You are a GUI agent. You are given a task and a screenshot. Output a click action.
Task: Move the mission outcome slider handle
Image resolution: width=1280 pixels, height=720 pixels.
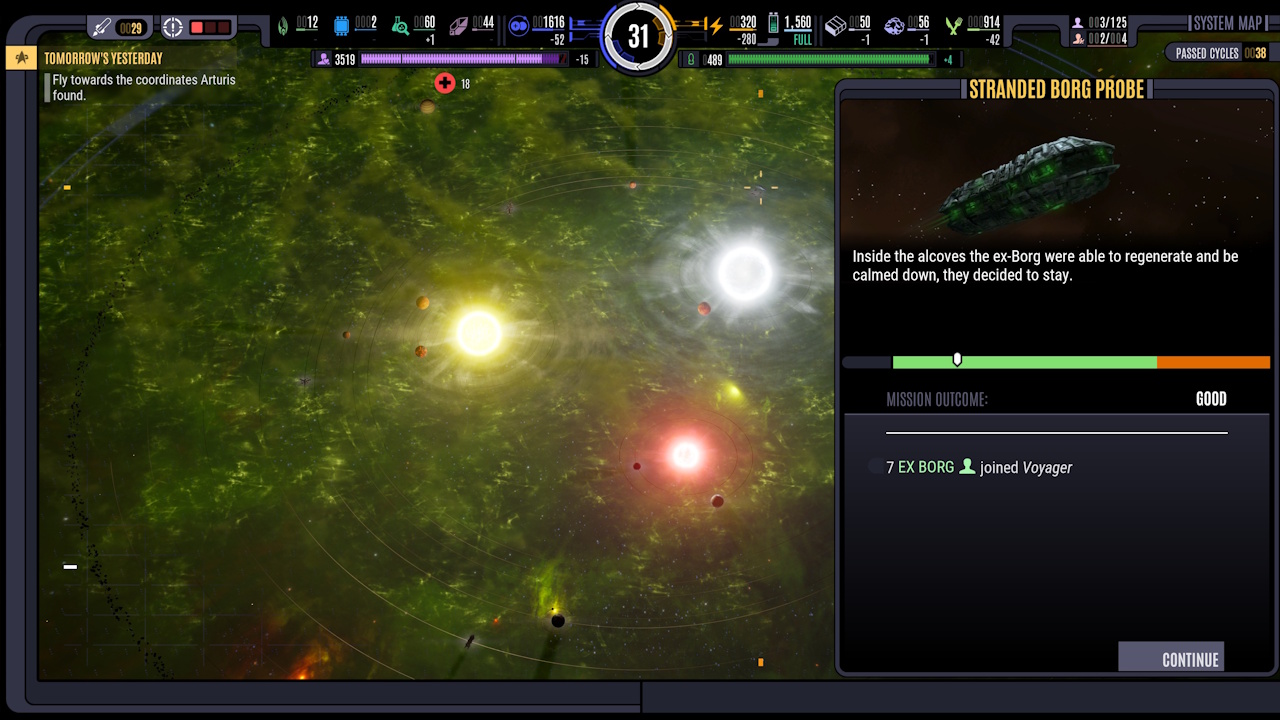tap(957, 360)
